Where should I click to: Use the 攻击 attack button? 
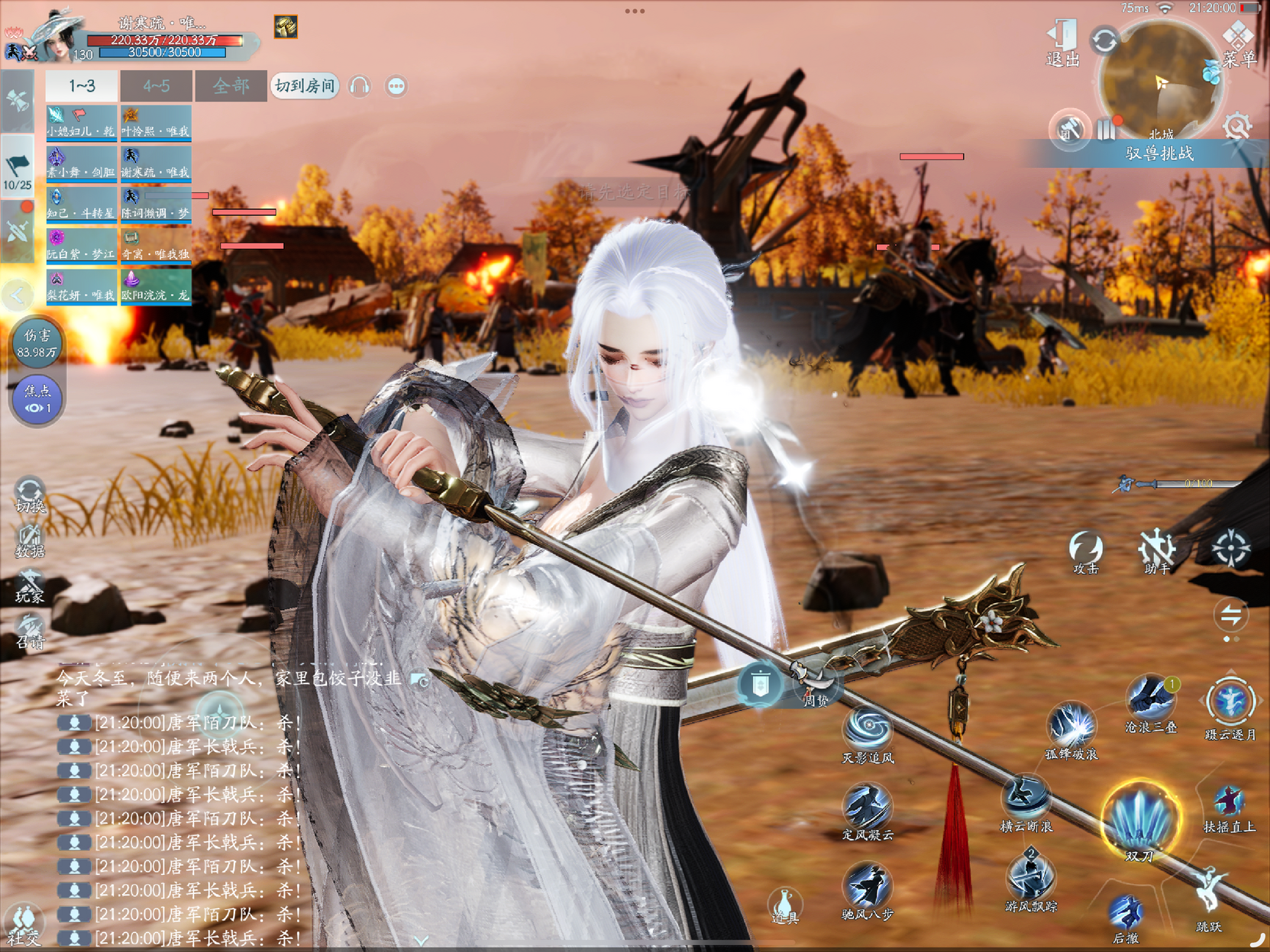[1085, 551]
